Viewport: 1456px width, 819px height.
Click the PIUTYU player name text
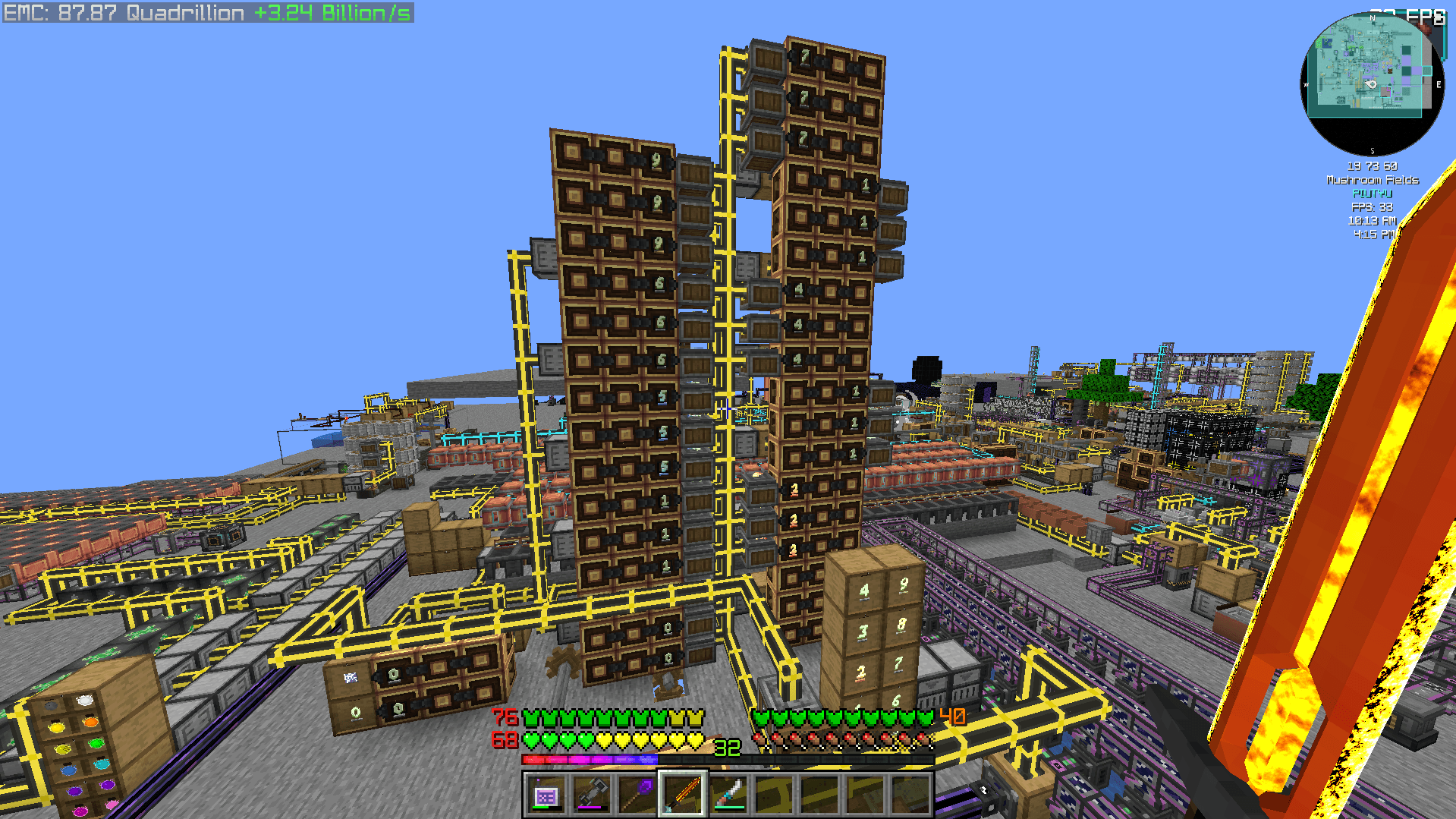click(1371, 194)
